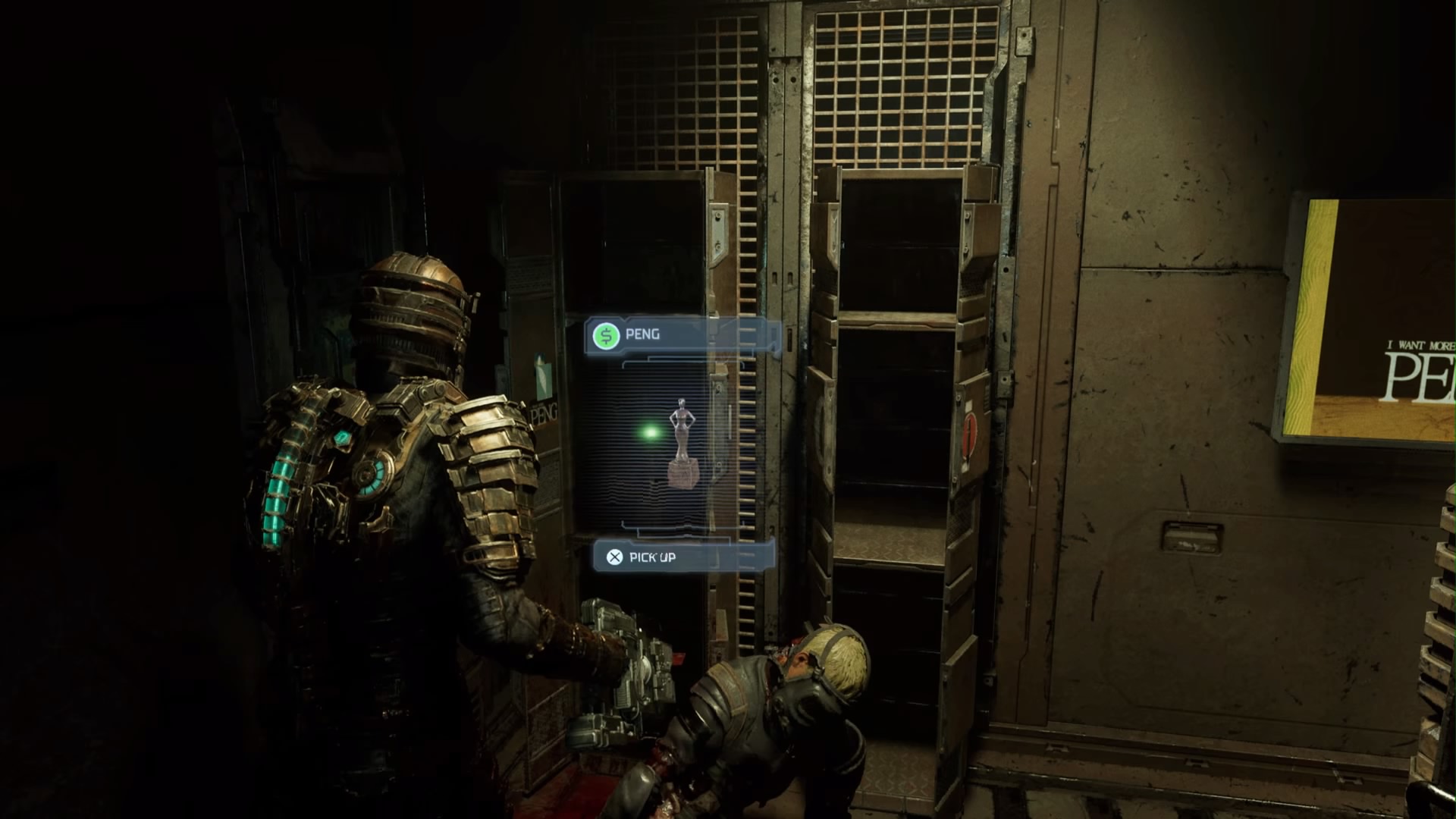1456x819 pixels.
Task: Click the green dollar sign icon
Action: coord(605,334)
